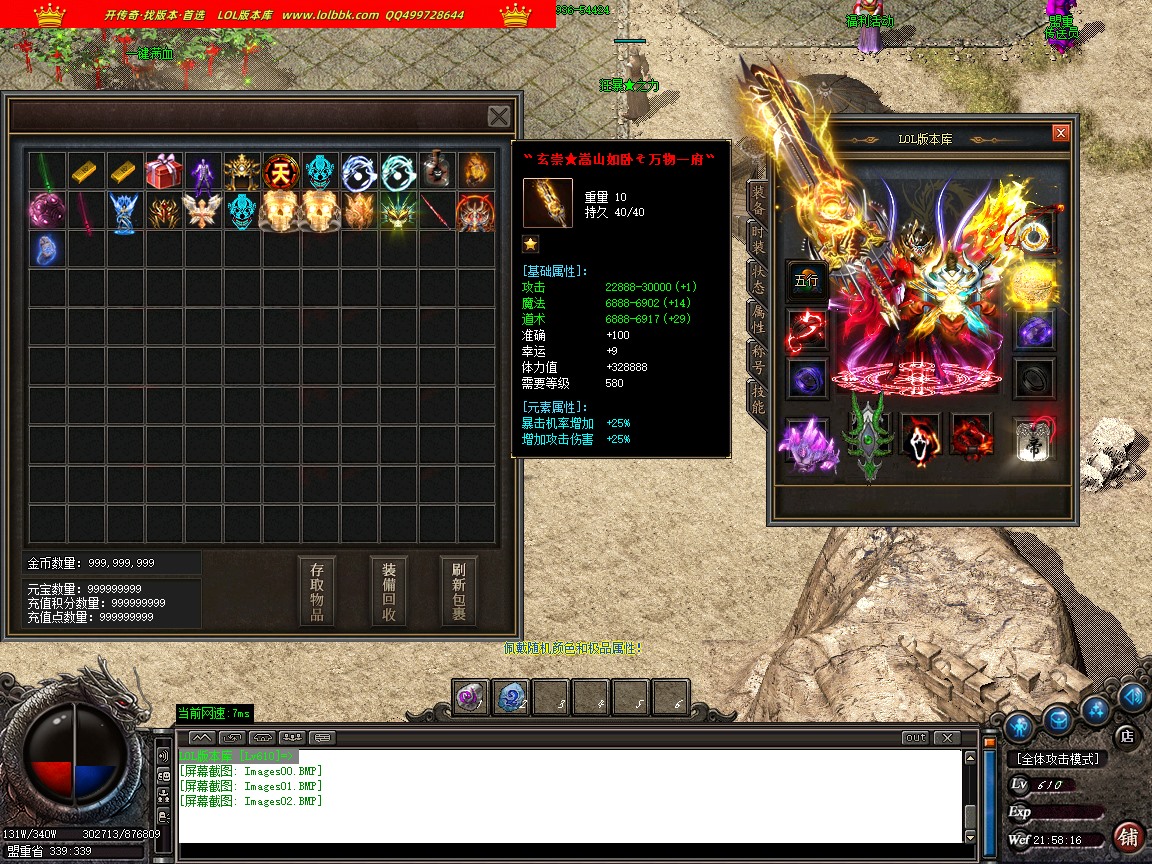Refresh the bag with 刷新包裹

click(x=459, y=591)
